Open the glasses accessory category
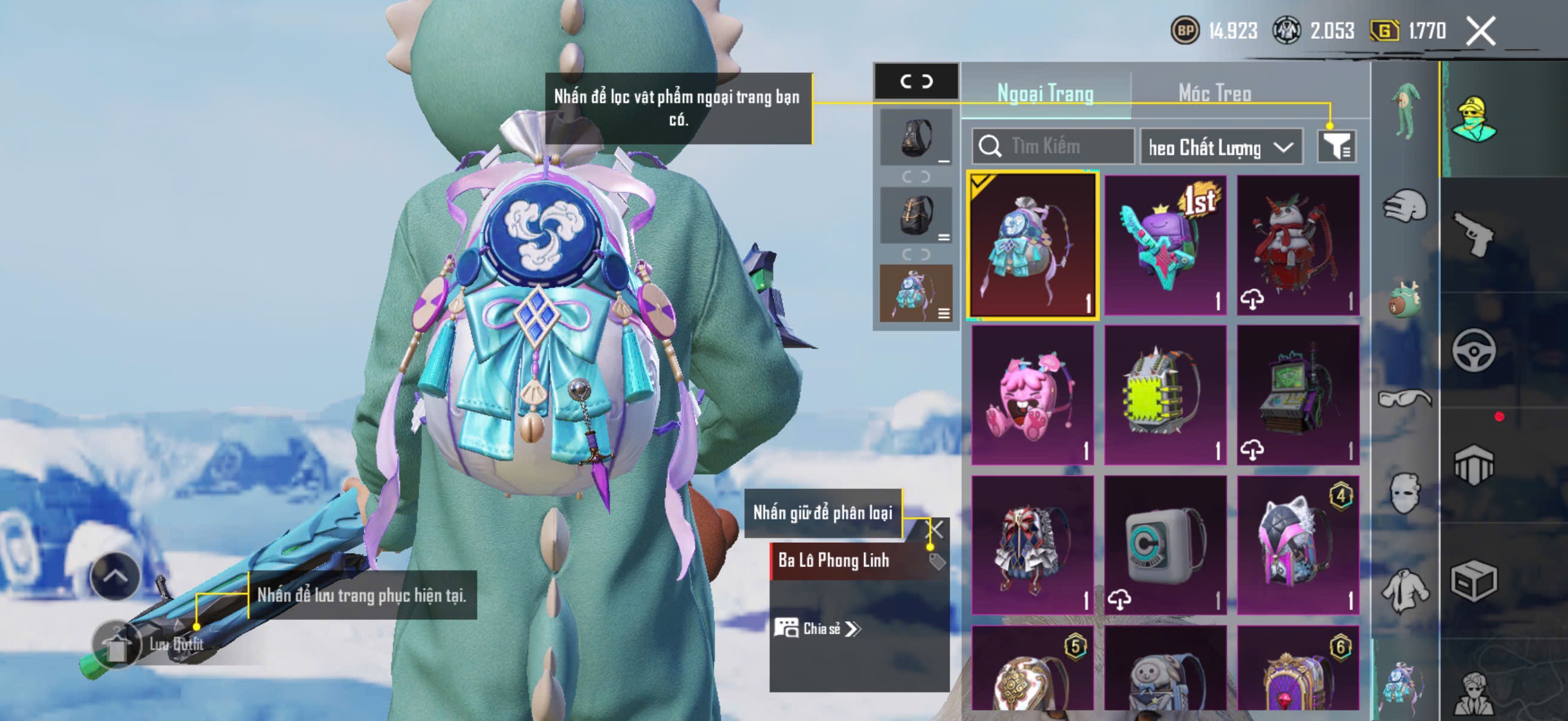 click(x=1404, y=399)
